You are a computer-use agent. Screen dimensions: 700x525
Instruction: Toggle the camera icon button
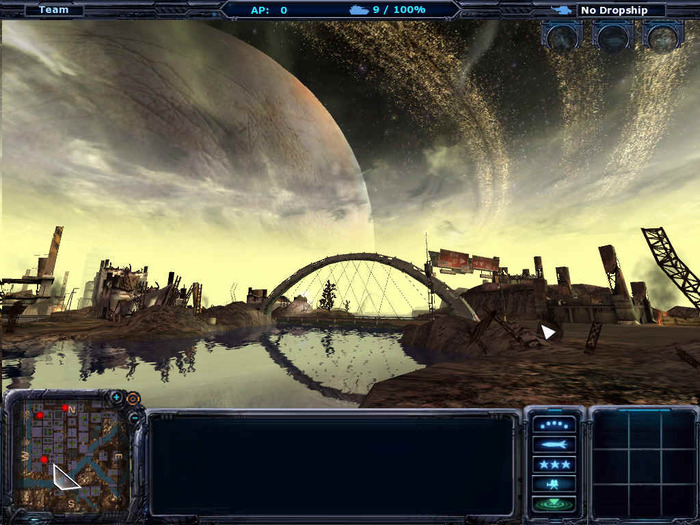pos(555,484)
